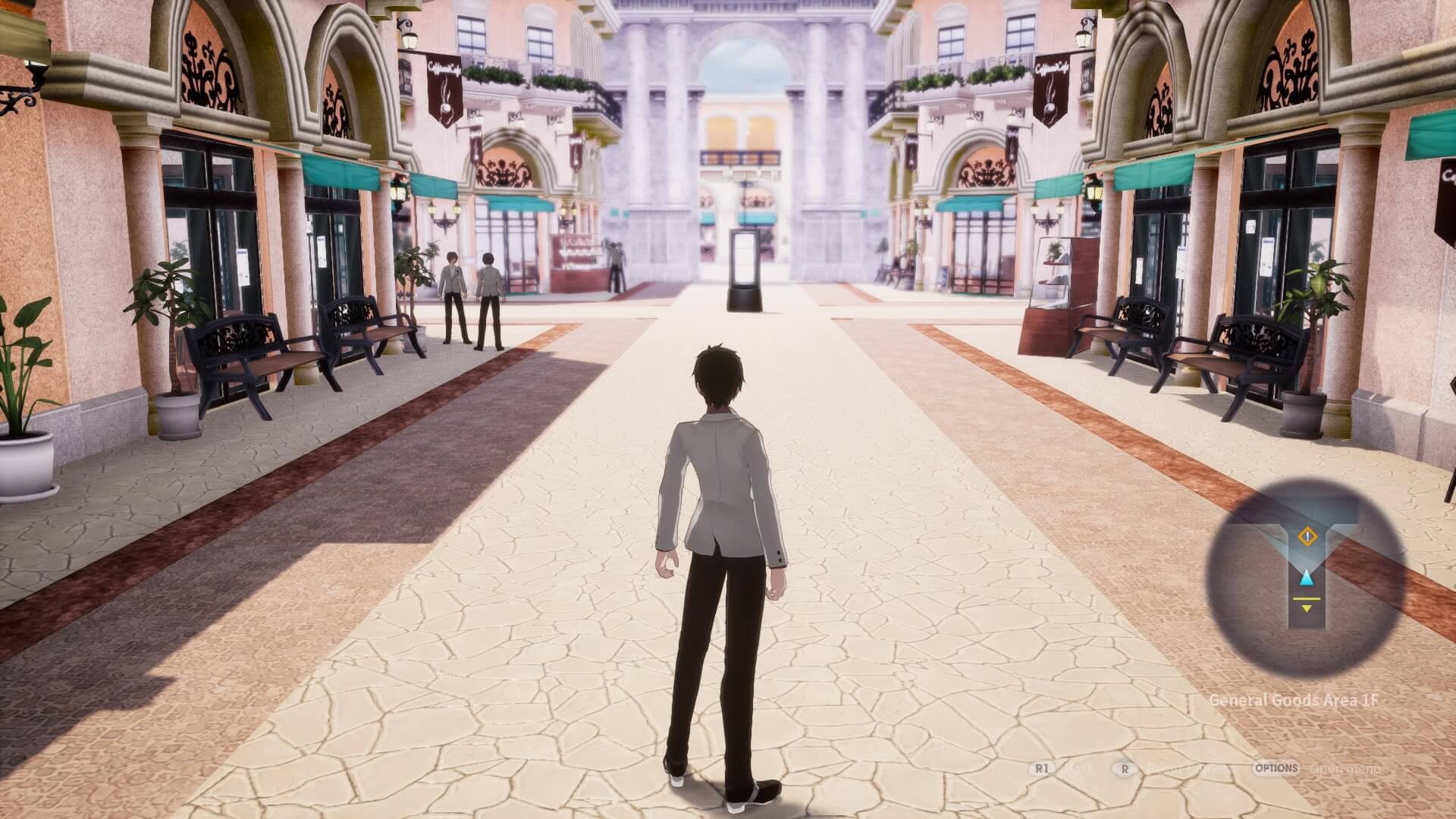Click the blue player arrow on minimap
This screenshot has height=819, width=1456.
click(1306, 579)
